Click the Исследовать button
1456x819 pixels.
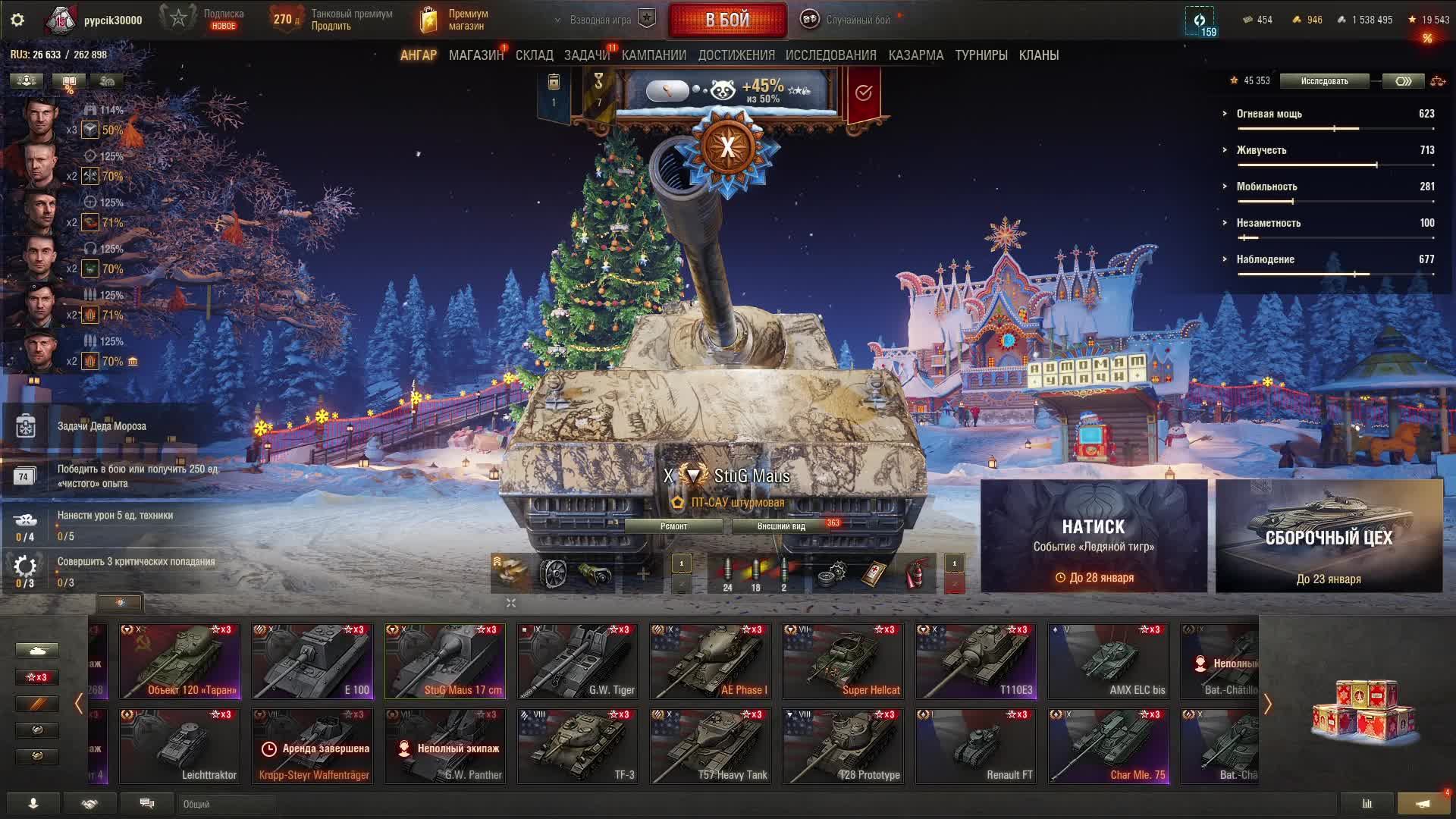[1324, 81]
